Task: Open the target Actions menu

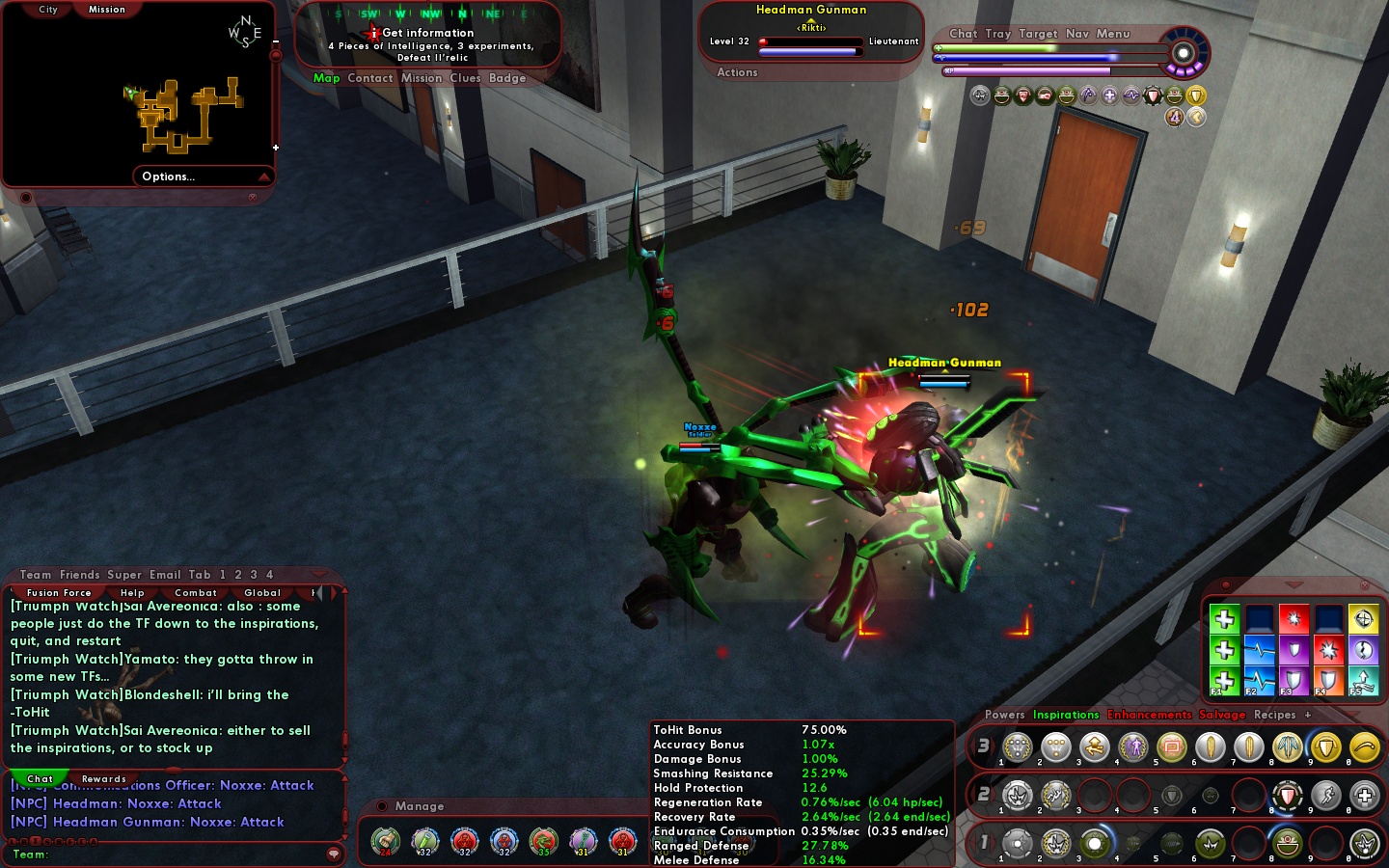Action: point(737,72)
